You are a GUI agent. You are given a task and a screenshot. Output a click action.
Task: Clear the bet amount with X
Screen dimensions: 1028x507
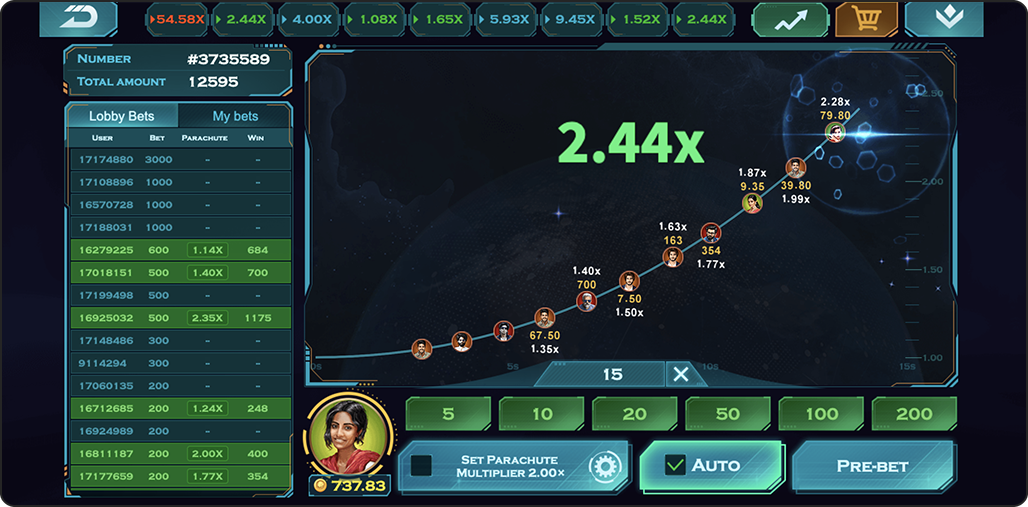coord(681,374)
